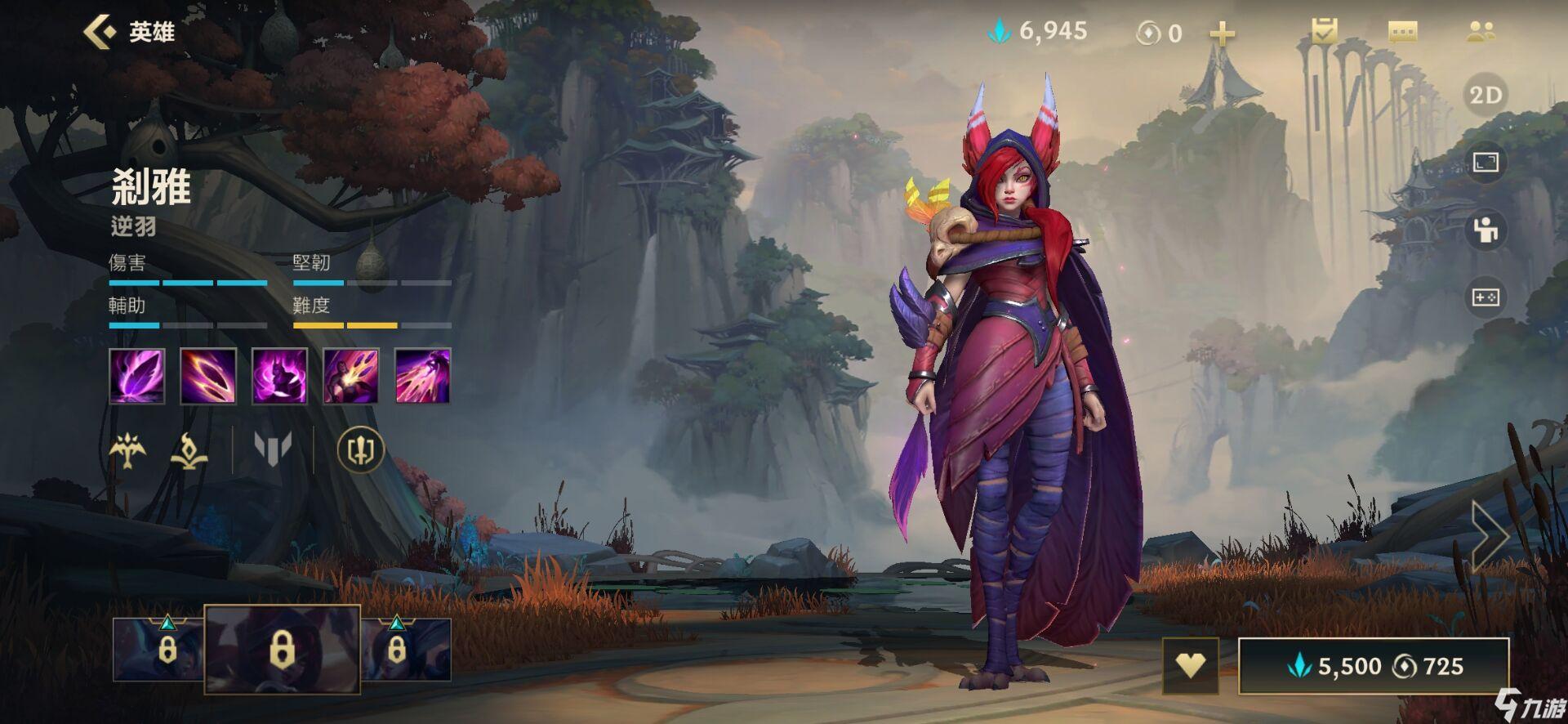Open the chat messages icon
The width and height of the screenshot is (1568, 724).
1402,32
